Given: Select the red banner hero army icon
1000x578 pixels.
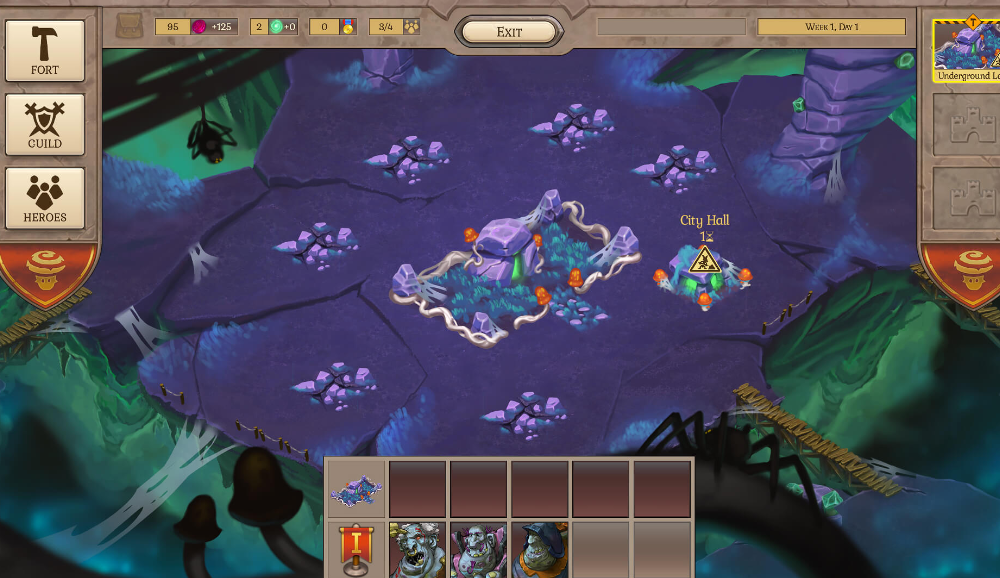Looking at the screenshot, I should point(356,550).
